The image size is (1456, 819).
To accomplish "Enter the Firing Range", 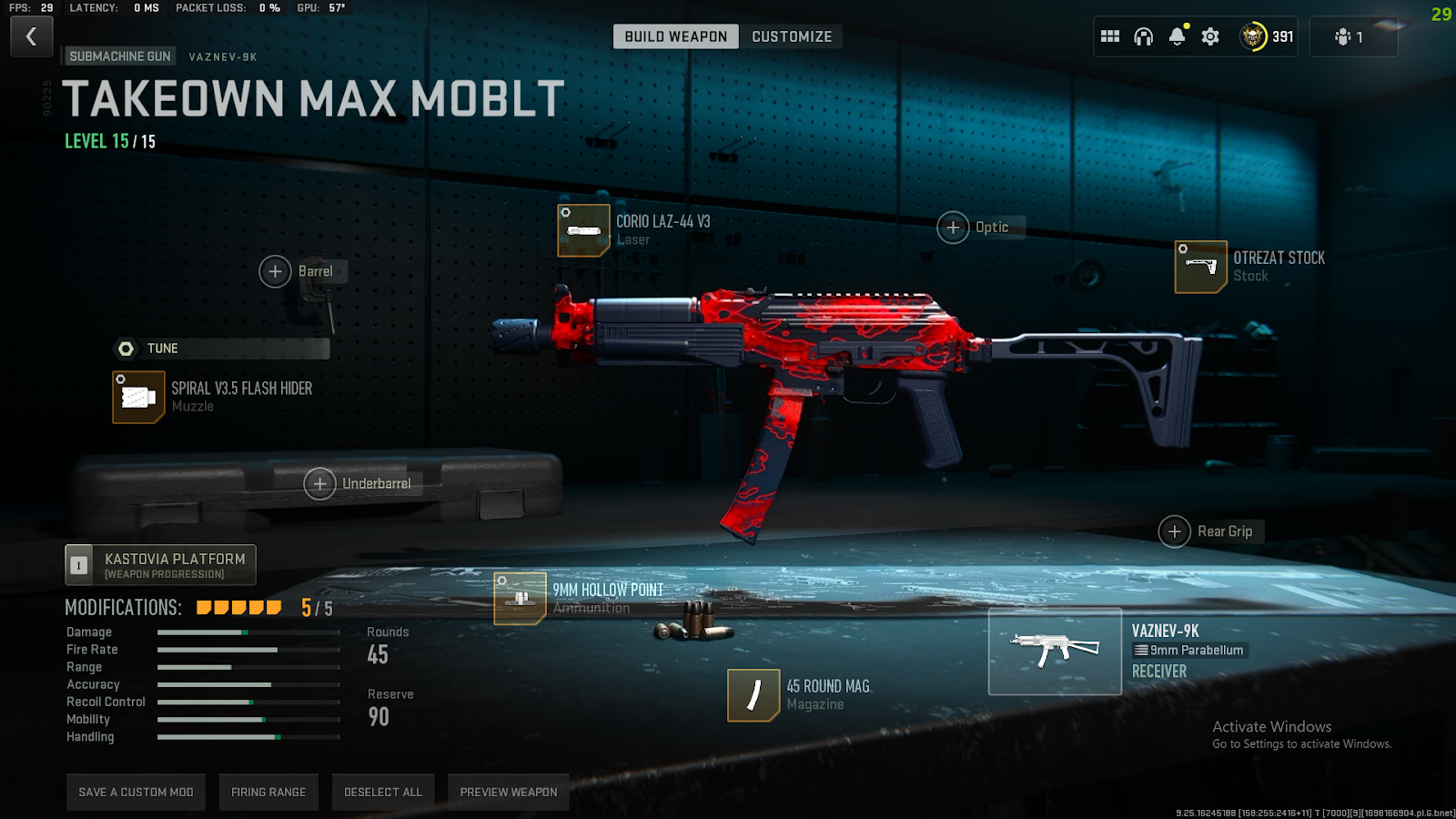I will (x=268, y=792).
